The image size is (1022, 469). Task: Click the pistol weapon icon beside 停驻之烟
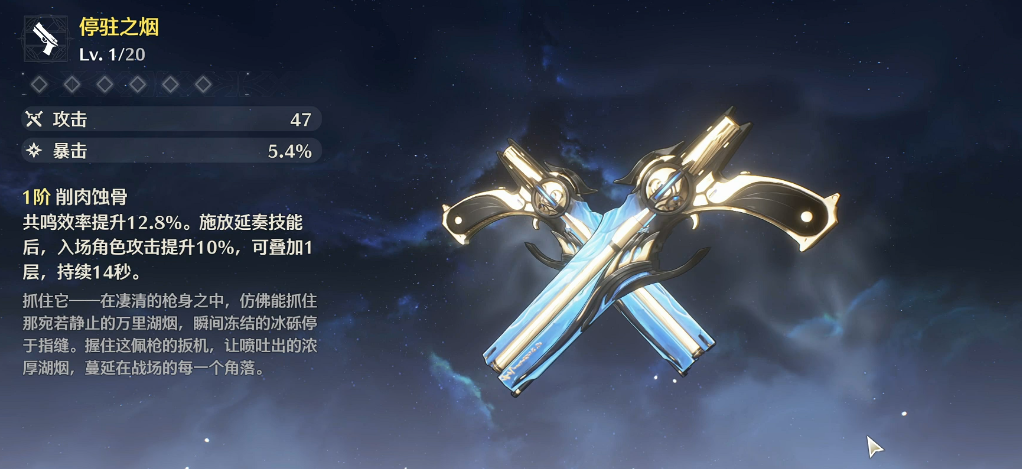(47, 39)
